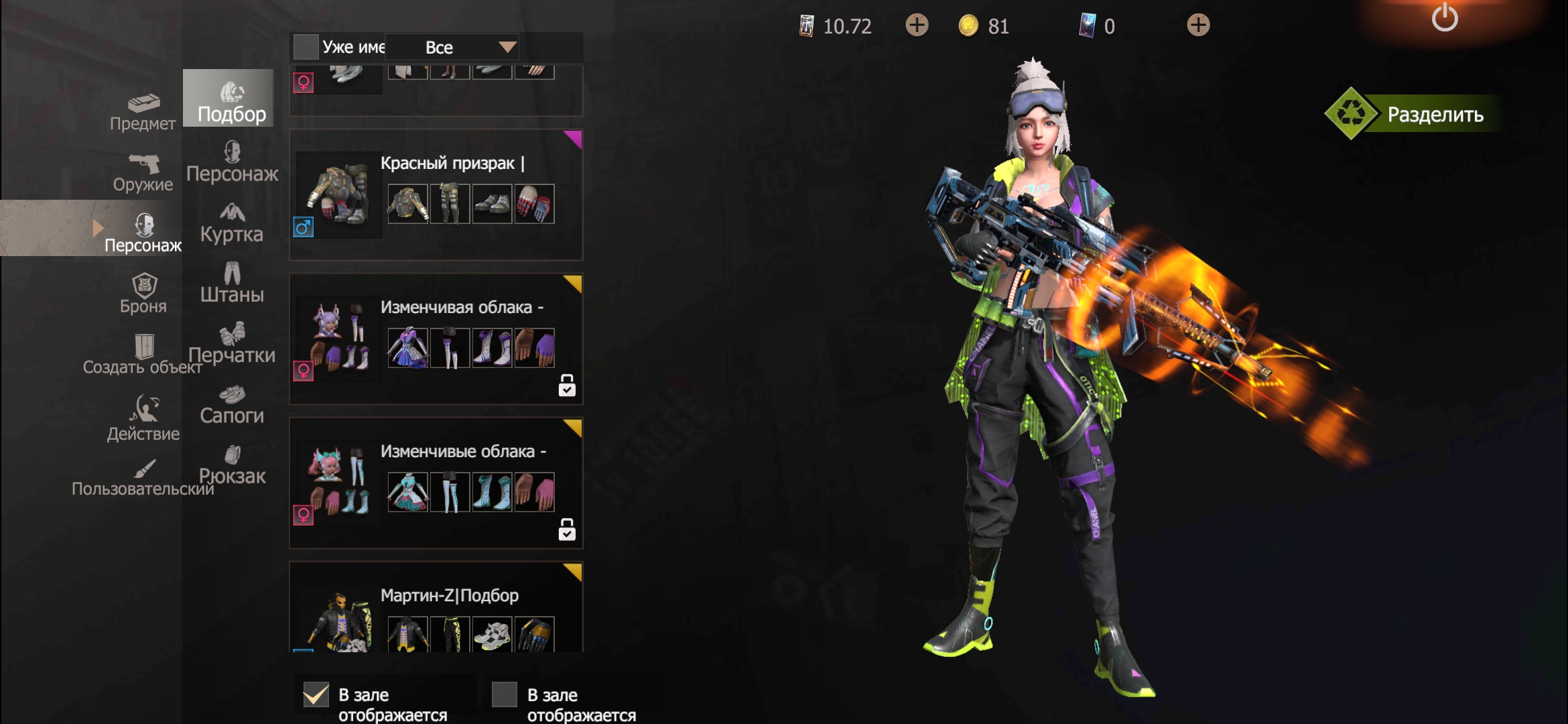
Task: View the Рюкзак subcategory
Action: [x=232, y=465]
